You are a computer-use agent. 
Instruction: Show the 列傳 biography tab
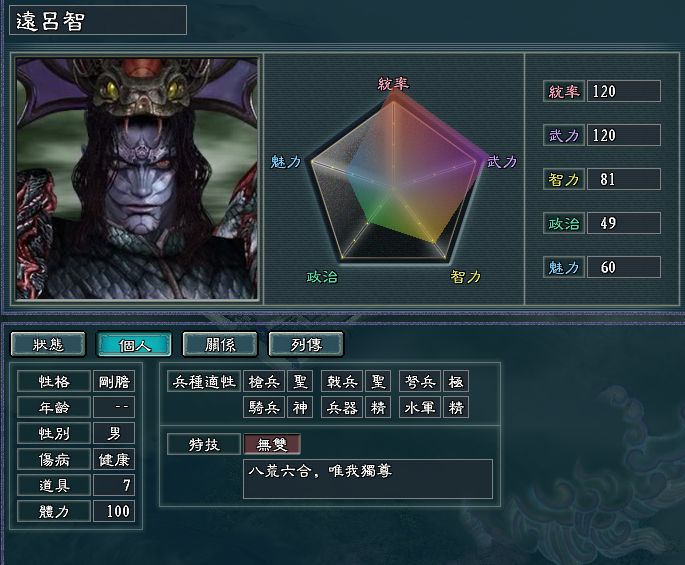coord(305,344)
